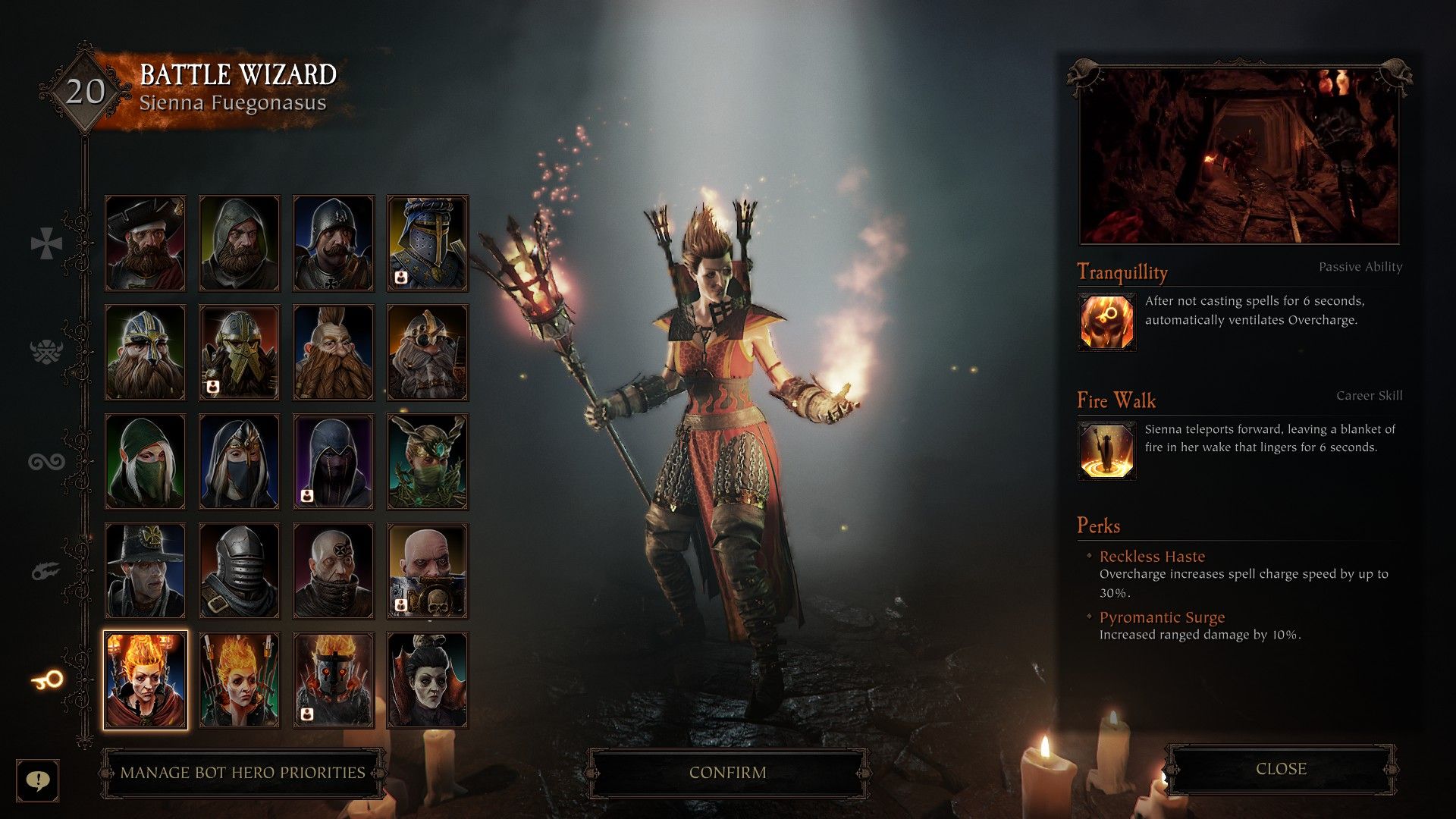Click the Tranquillity passive ability icon

click(1107, 322)
